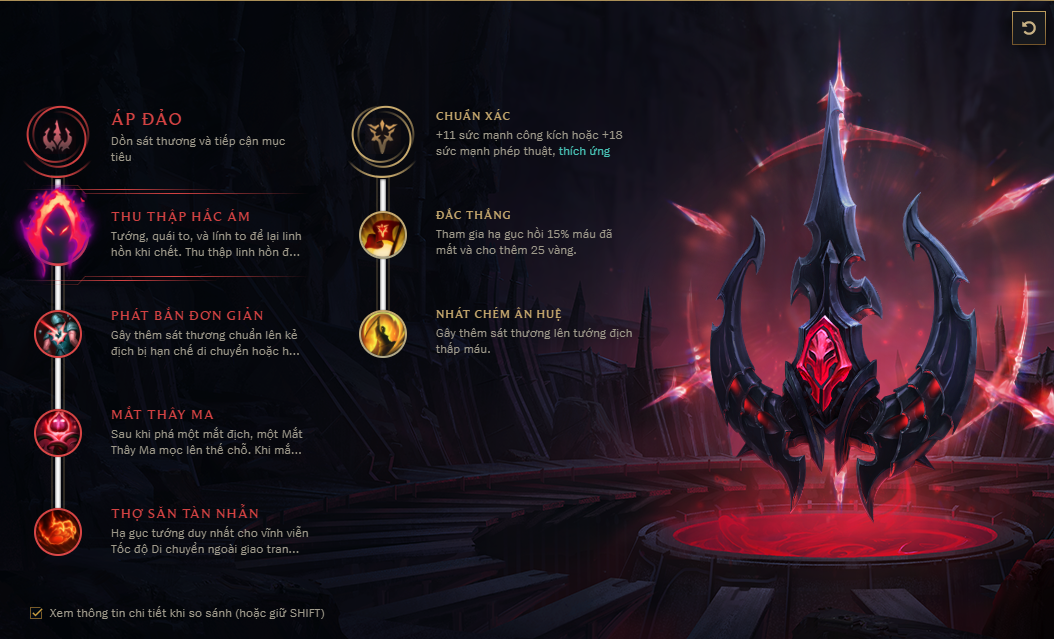This screenshot has height=639, width=1054.
Task: Choose the Thu Thập Hắc Ám keystone rune
Action: point(58,234)
